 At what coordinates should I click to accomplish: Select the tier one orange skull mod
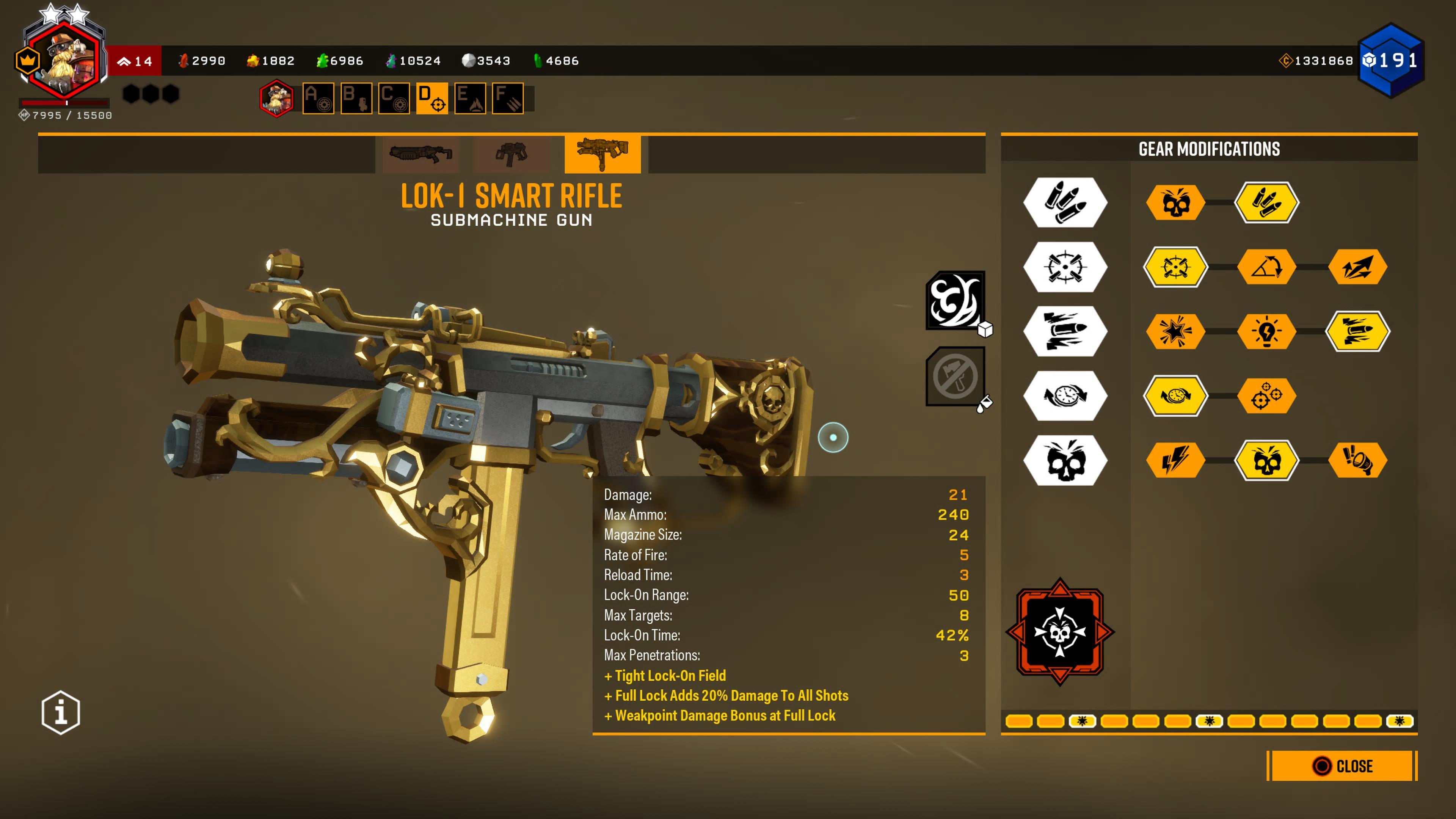[1176, 202]
